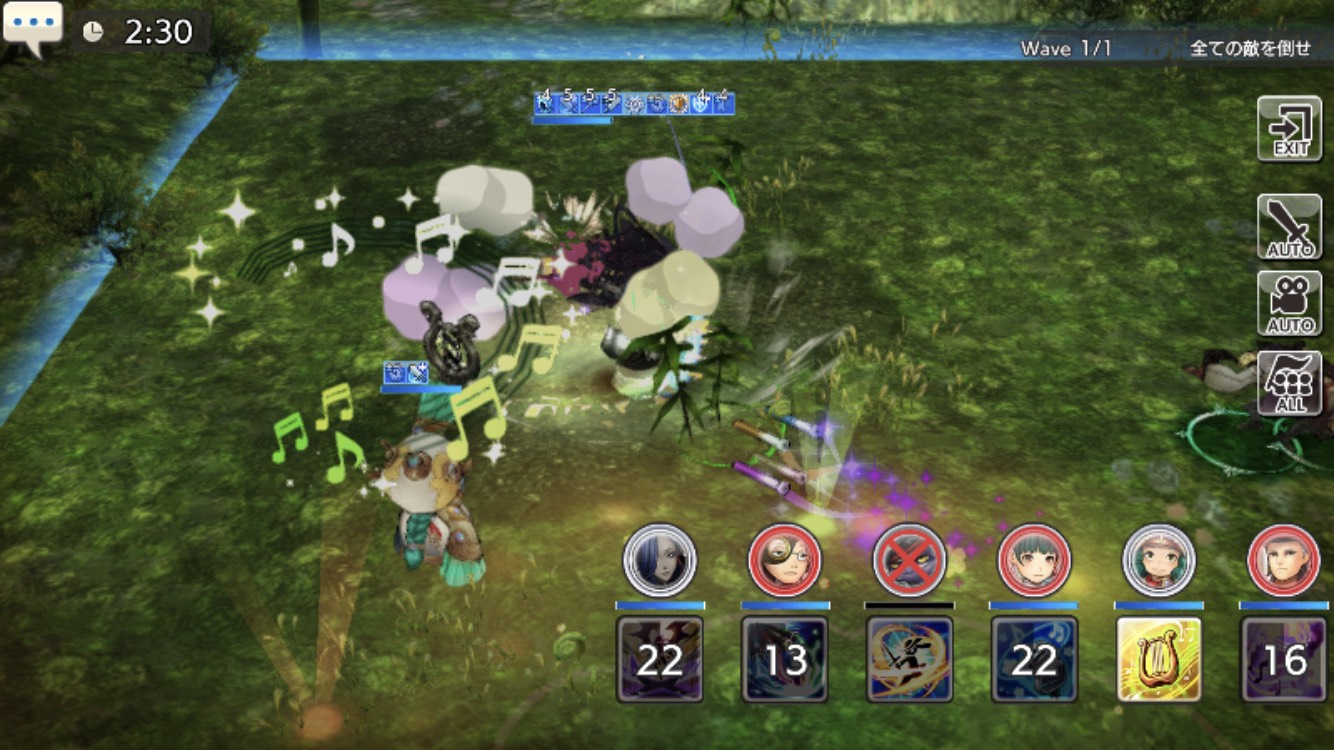This screenshot has width=1334, height=750.
Task: Use the sword-slash silhouette skill
Action: [x=909, y=659]
